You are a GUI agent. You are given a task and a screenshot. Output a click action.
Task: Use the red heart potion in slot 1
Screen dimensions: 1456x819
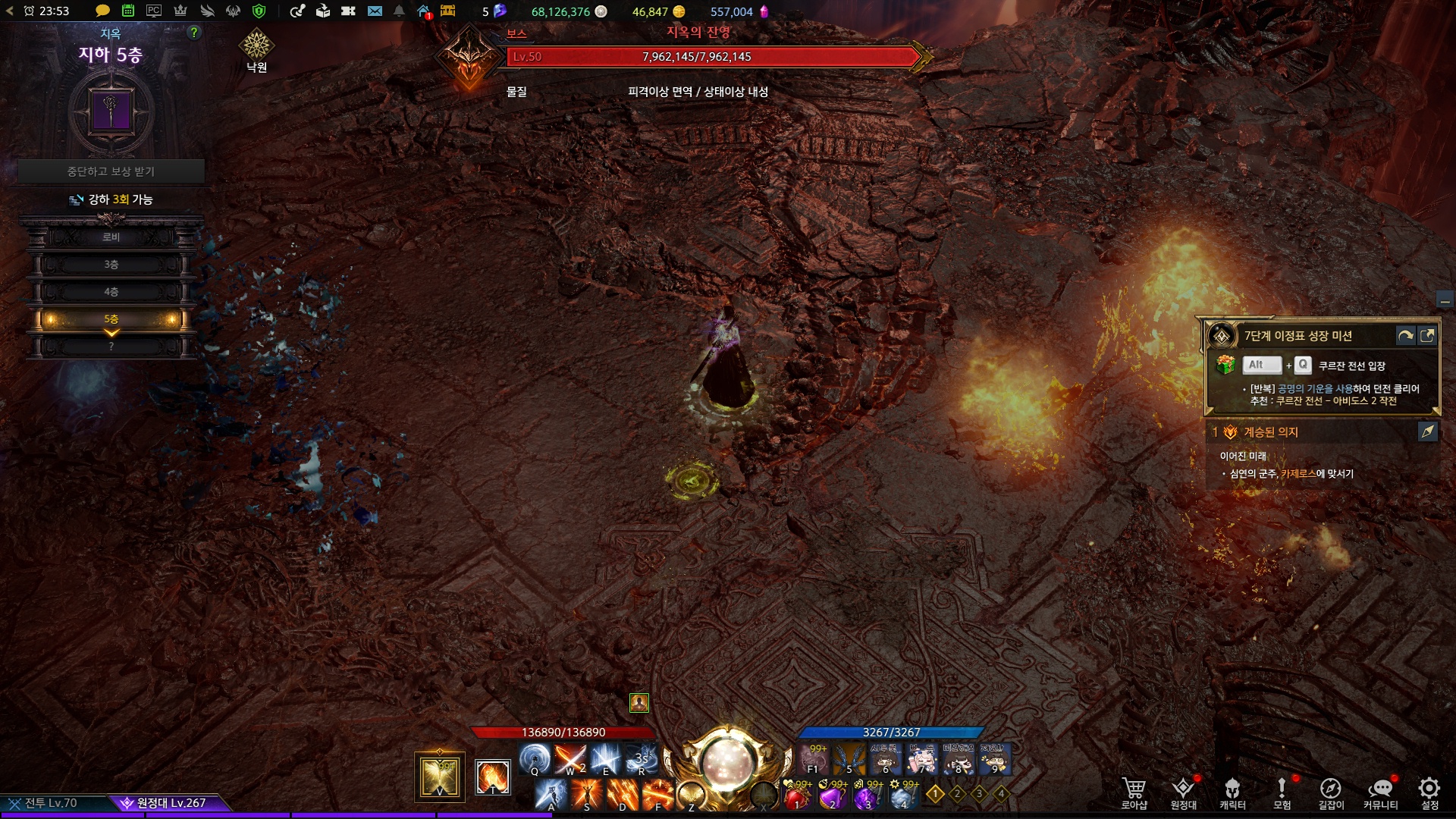797,796
